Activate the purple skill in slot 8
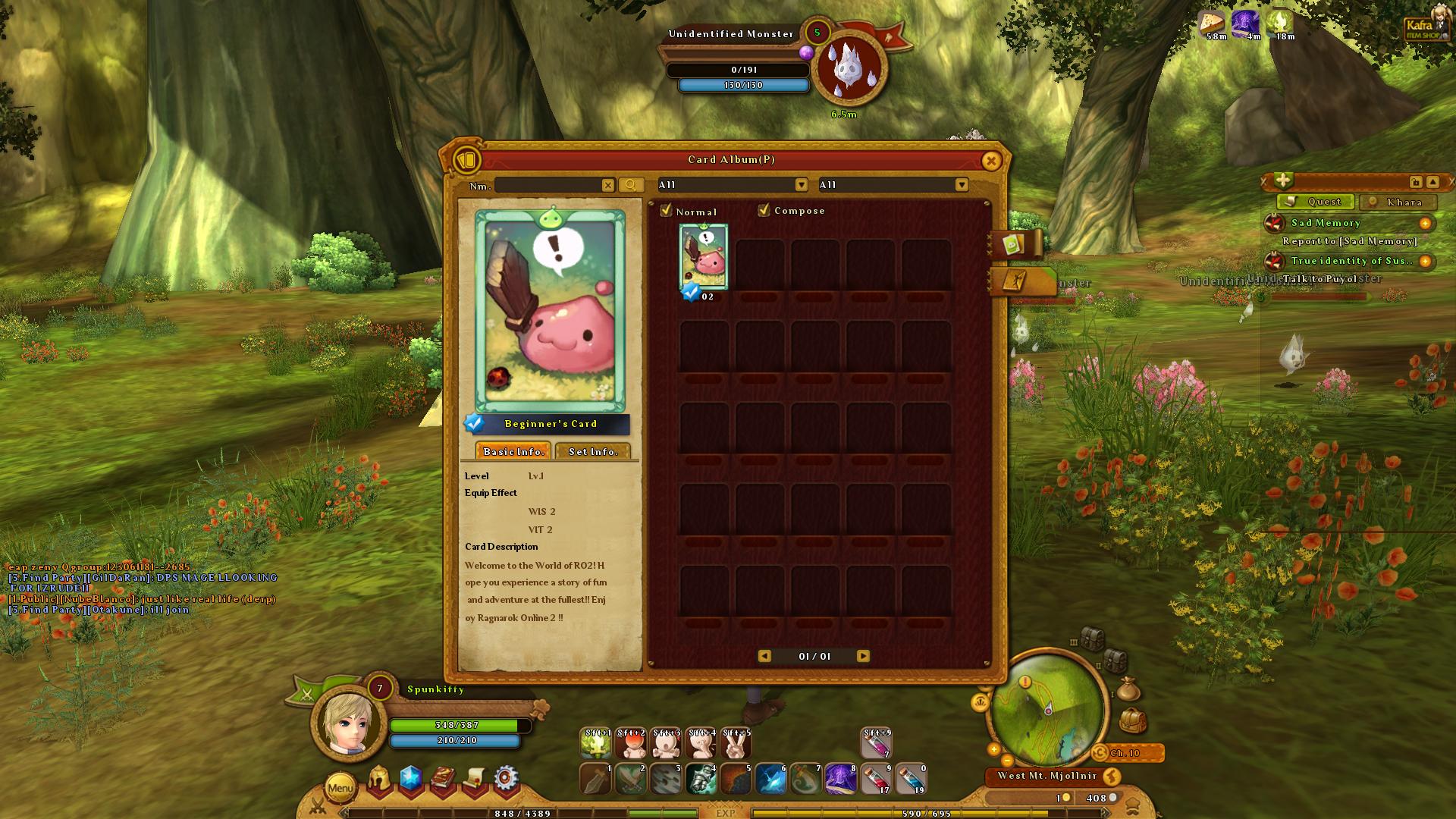Viewport: 1456px width, 819px height. (x=841, y=779)
